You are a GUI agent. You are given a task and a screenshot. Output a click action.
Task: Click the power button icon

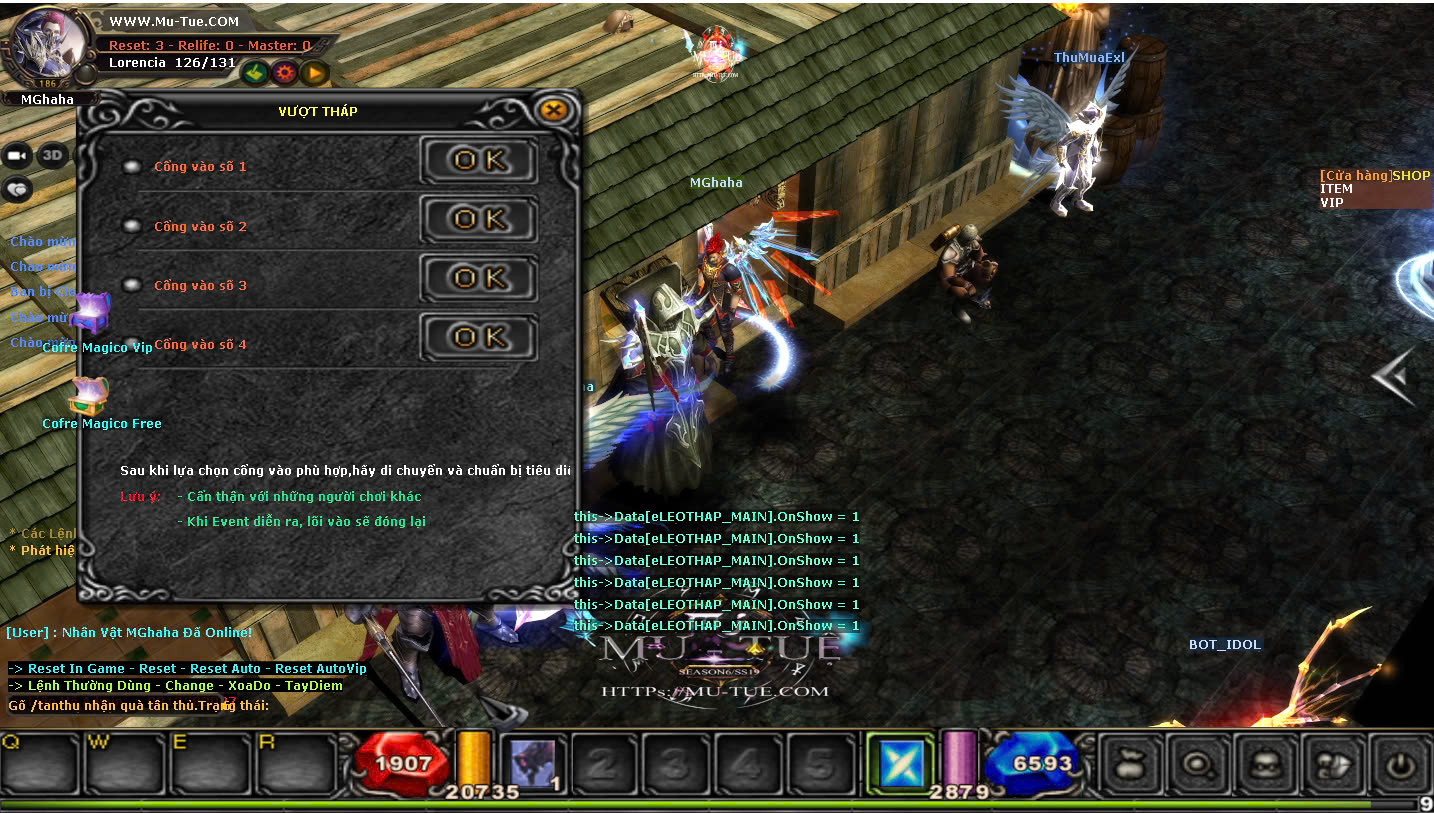click(1400, 765)
